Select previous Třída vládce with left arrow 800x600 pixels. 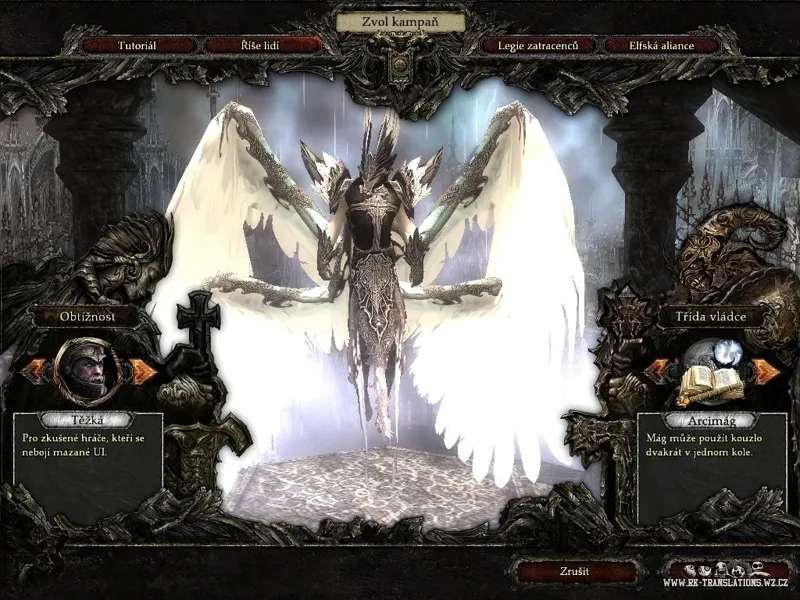[656, 371]
